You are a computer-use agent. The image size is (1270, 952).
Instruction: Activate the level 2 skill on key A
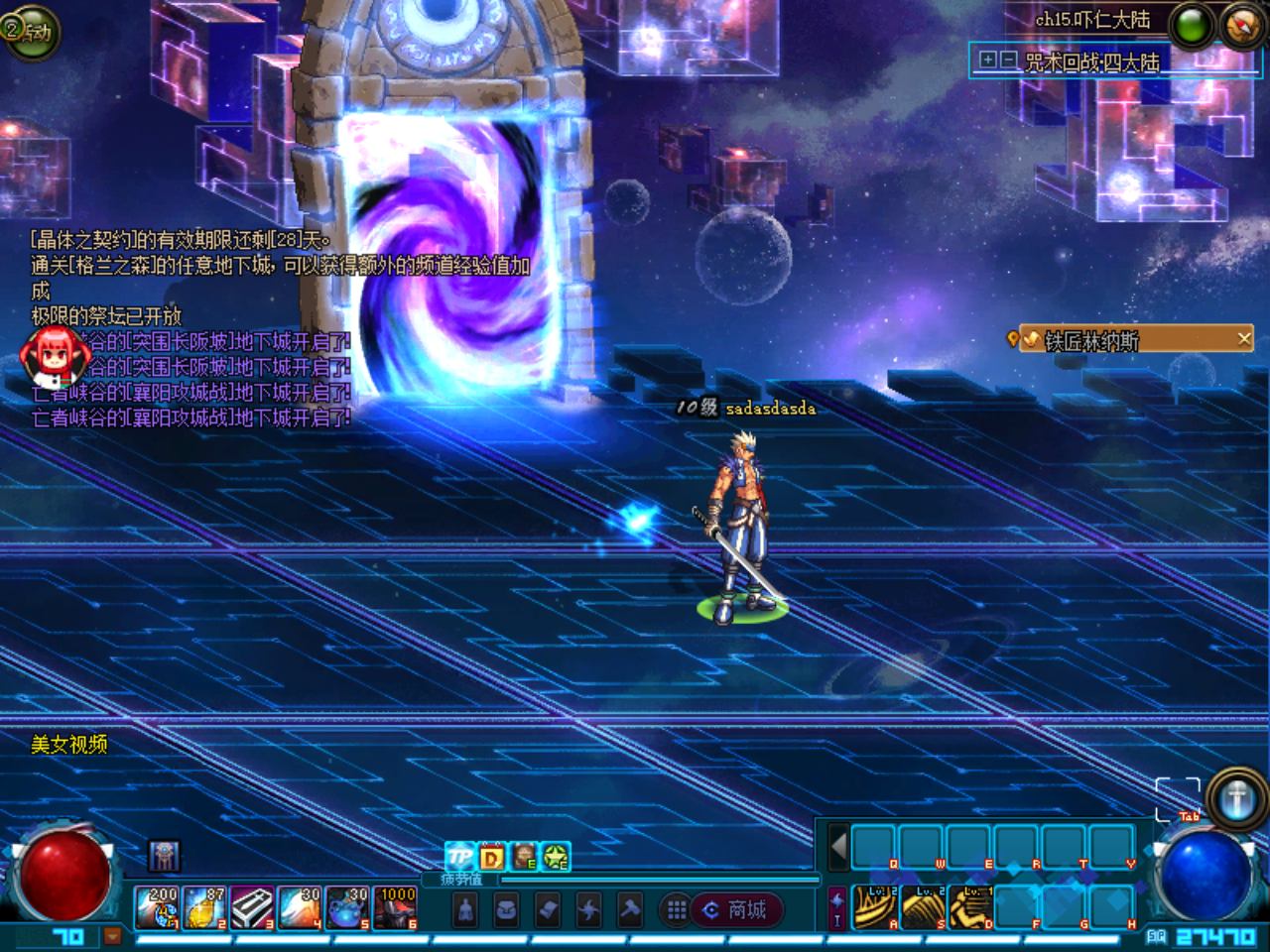875,907
